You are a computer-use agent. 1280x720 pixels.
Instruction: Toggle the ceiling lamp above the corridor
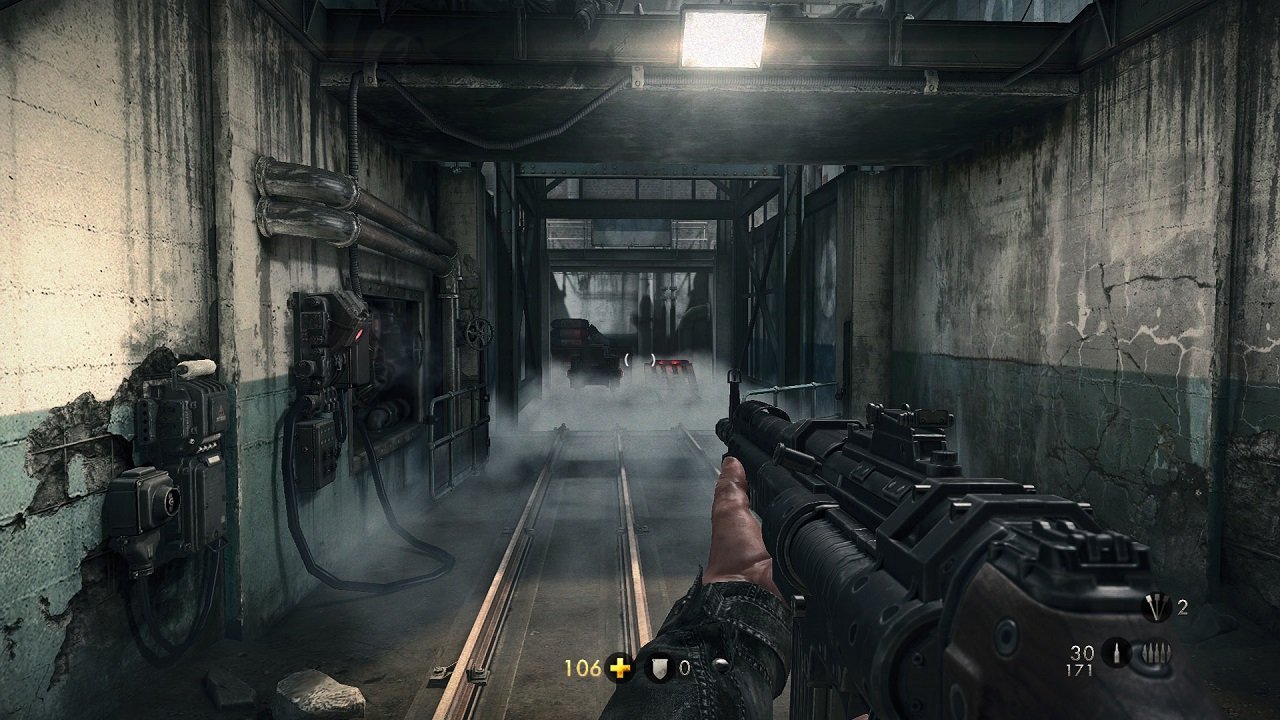pyautogui.click(x=723, y=40)
